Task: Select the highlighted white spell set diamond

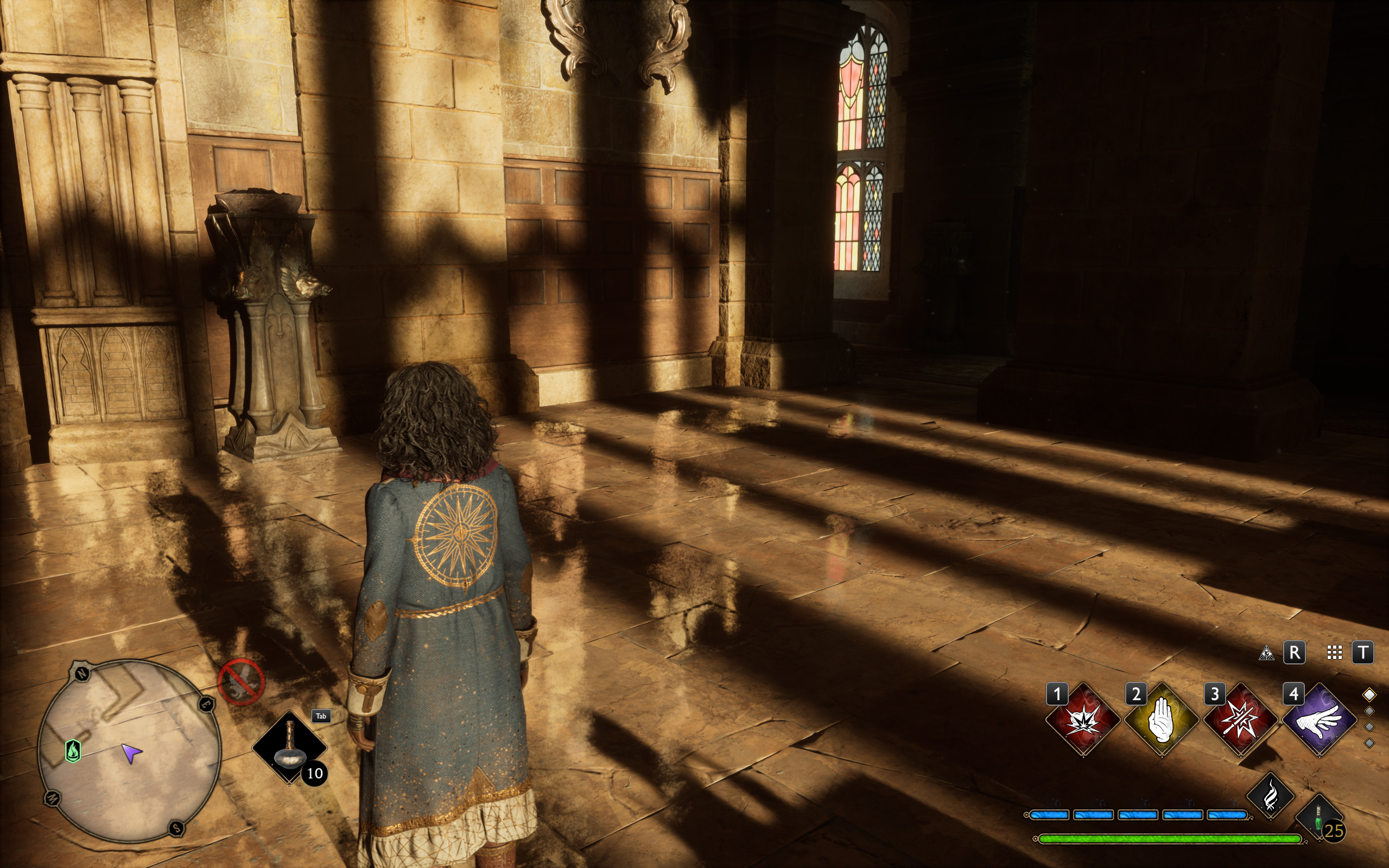Action: point(1369,695)
